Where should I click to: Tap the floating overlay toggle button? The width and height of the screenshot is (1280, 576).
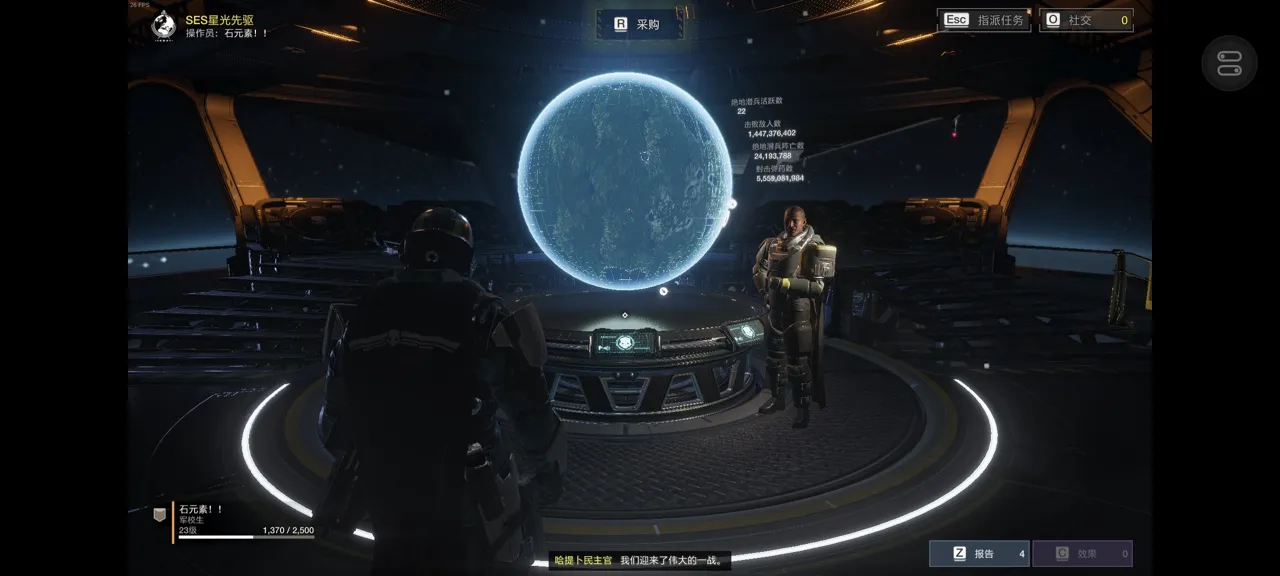(x=1229, y=63)
